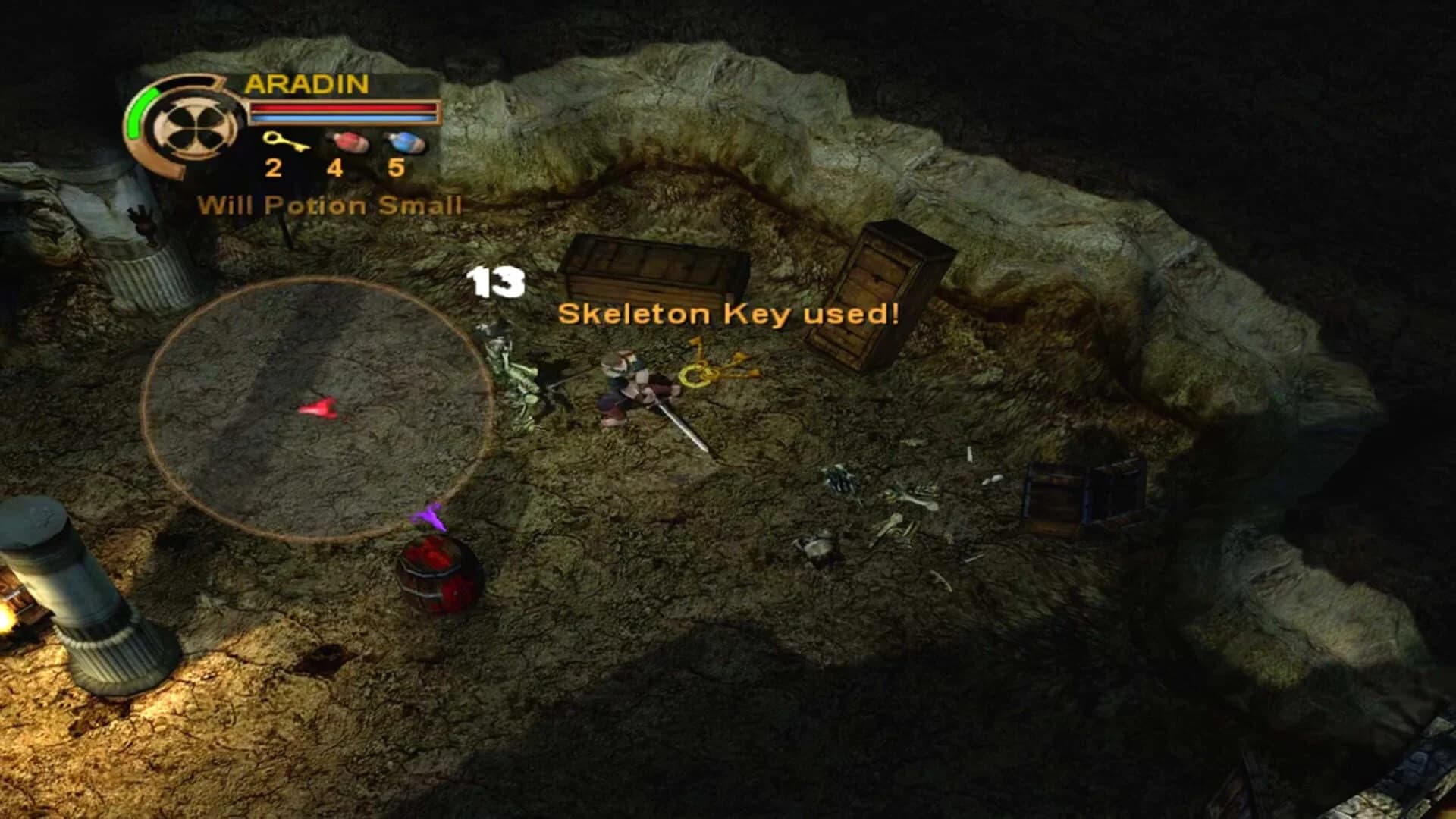The width and height of the screenshot is (1456, 819).
Task: Click the ARADIN name label
Action: 307,85
